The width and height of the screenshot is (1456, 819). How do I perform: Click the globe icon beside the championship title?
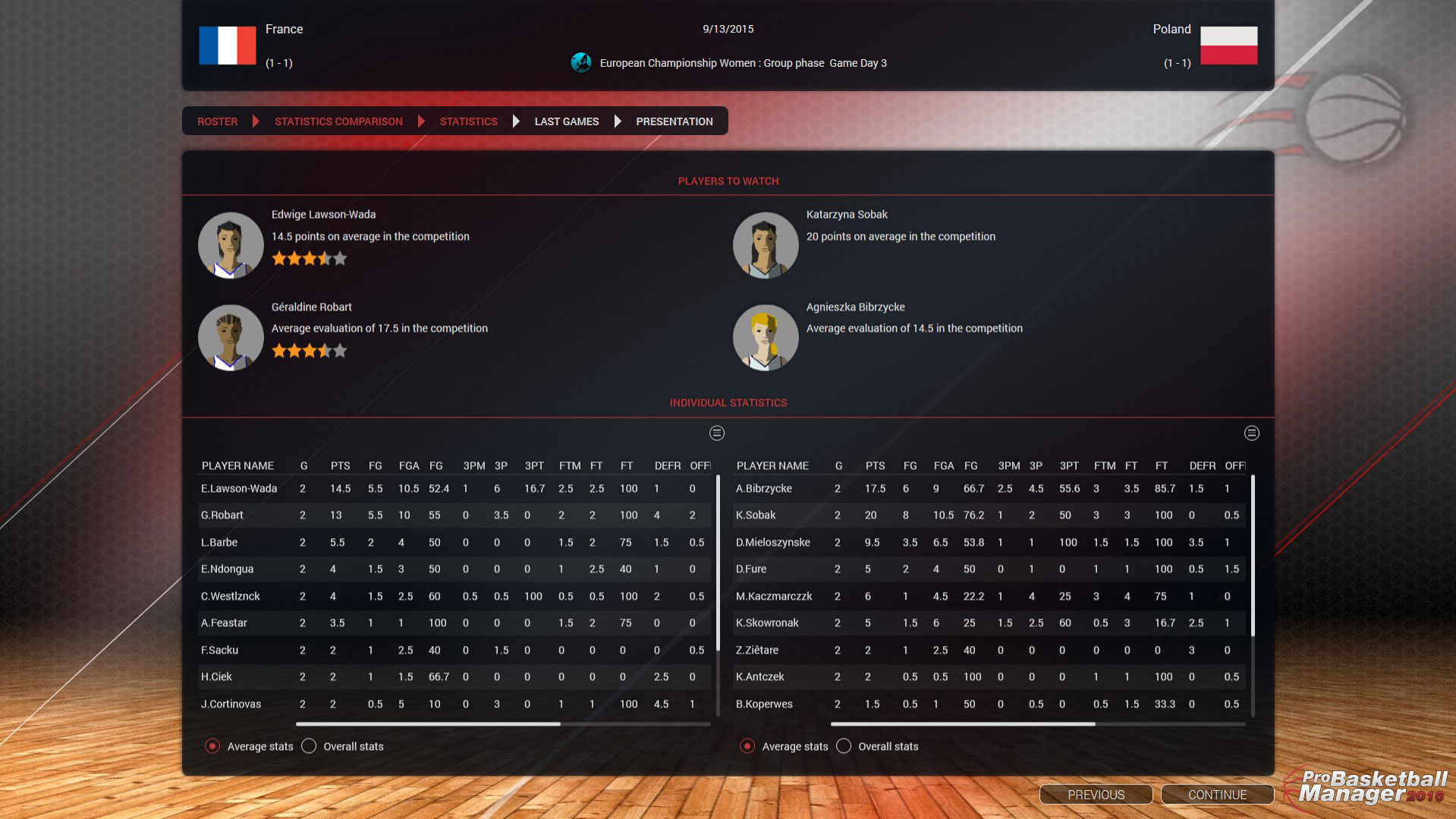tap(581, 63)
